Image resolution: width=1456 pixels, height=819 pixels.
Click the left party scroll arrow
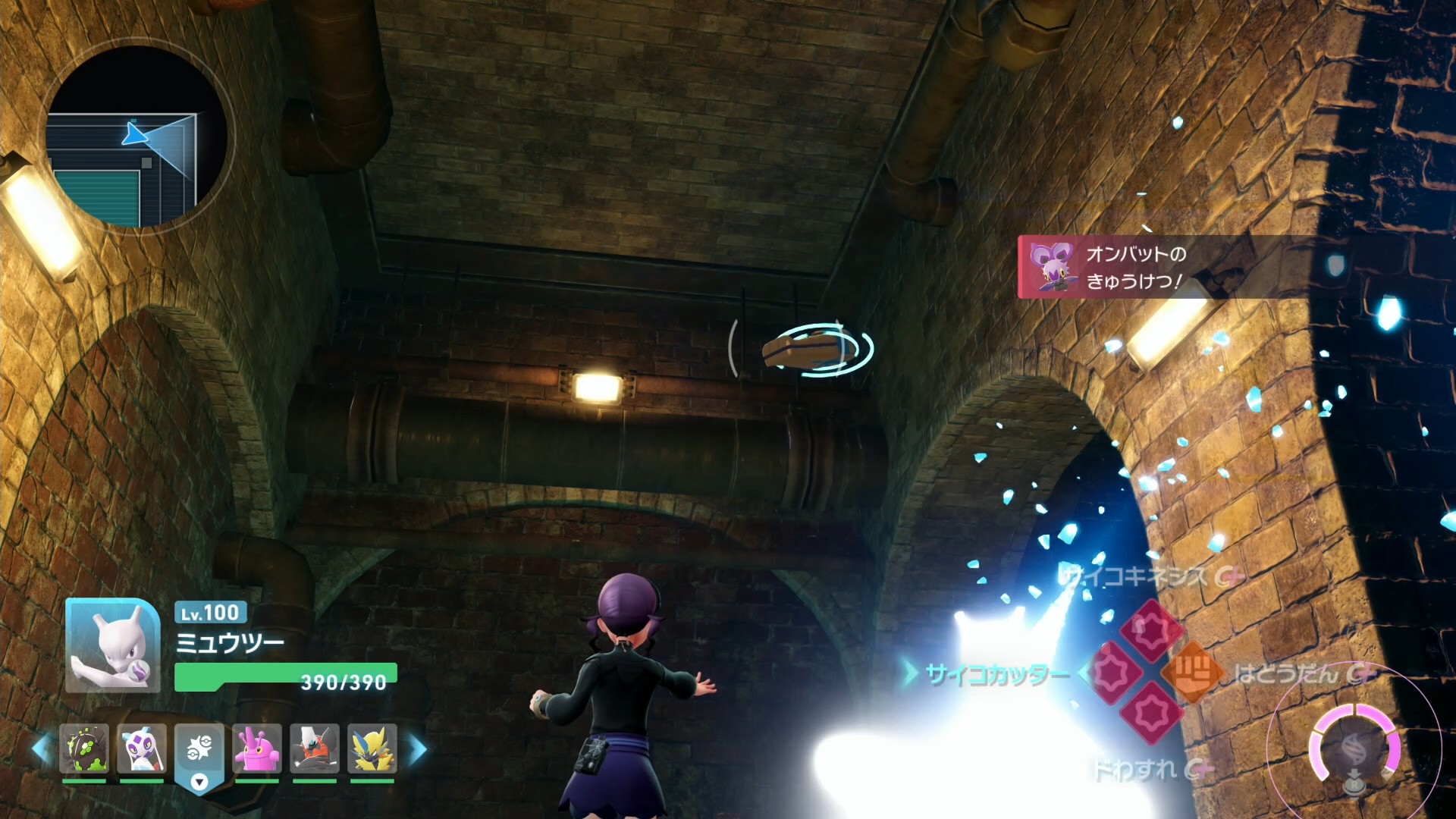[x=41, y=749]
